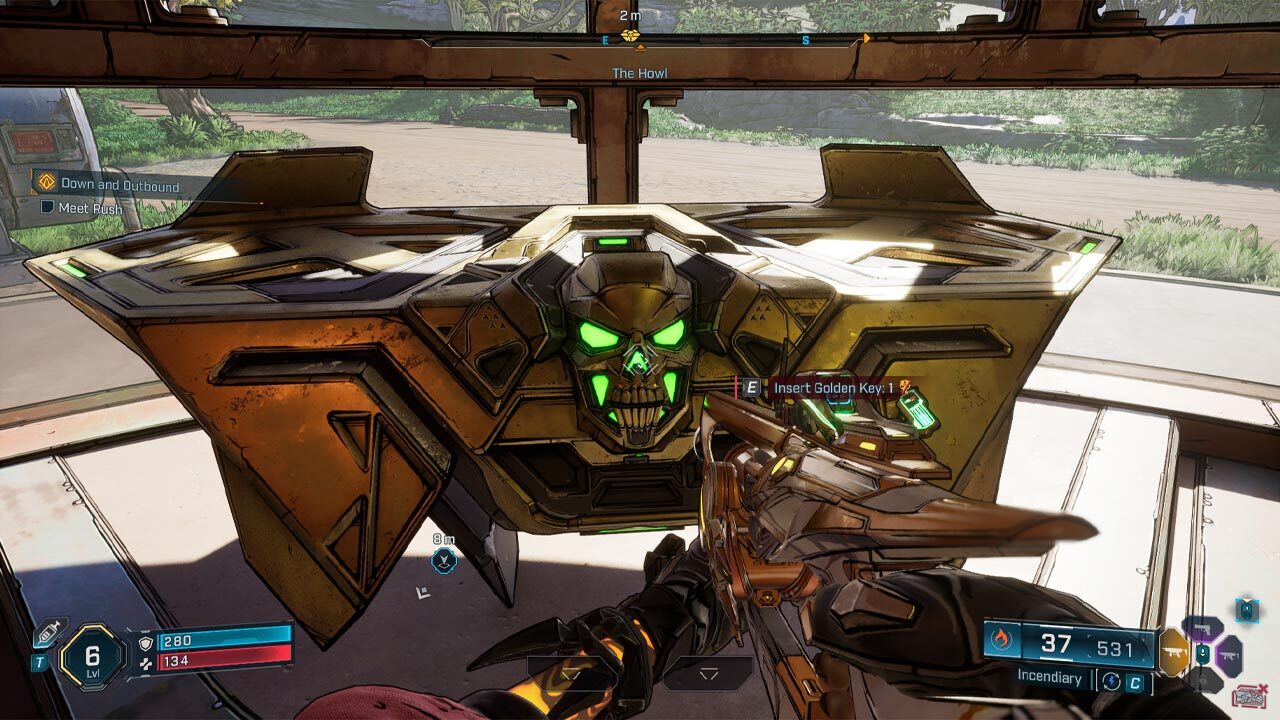
Task: Select the health injector syringe icon
Action: click(49, 630)
